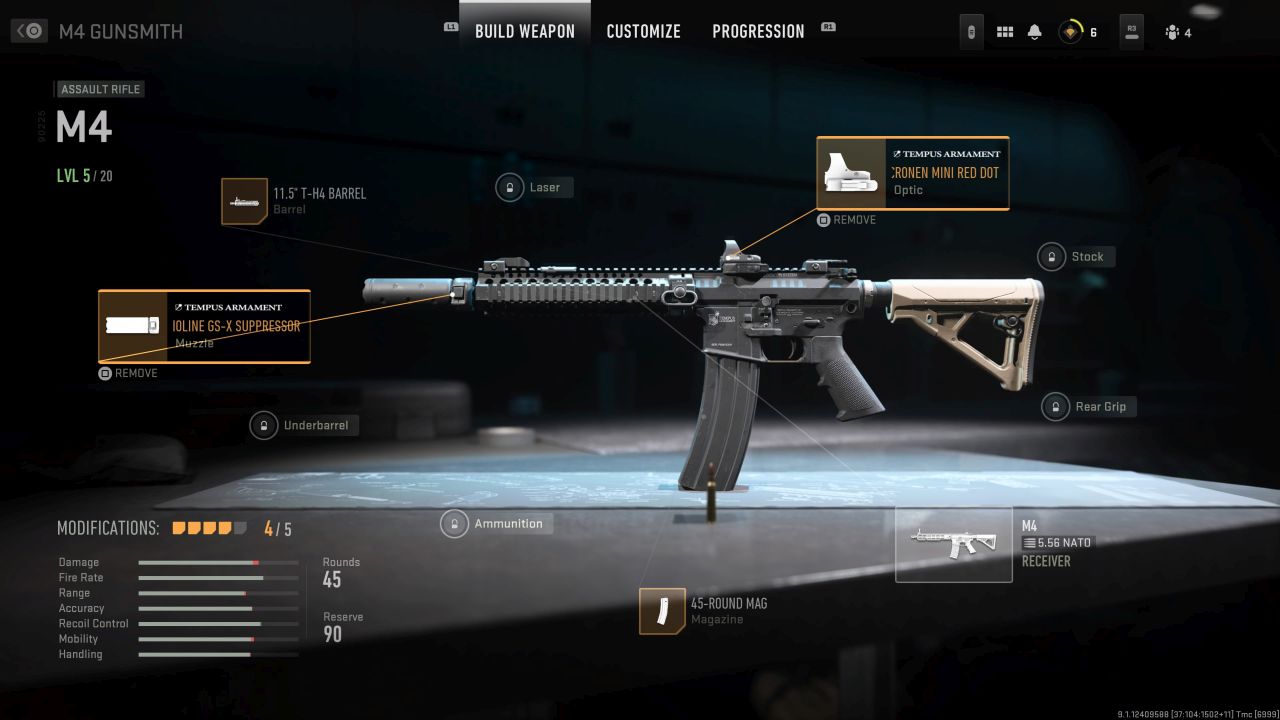The image size is (1280, 720).
Task: Switch to the Progression tab
Action: coord(758,31)
